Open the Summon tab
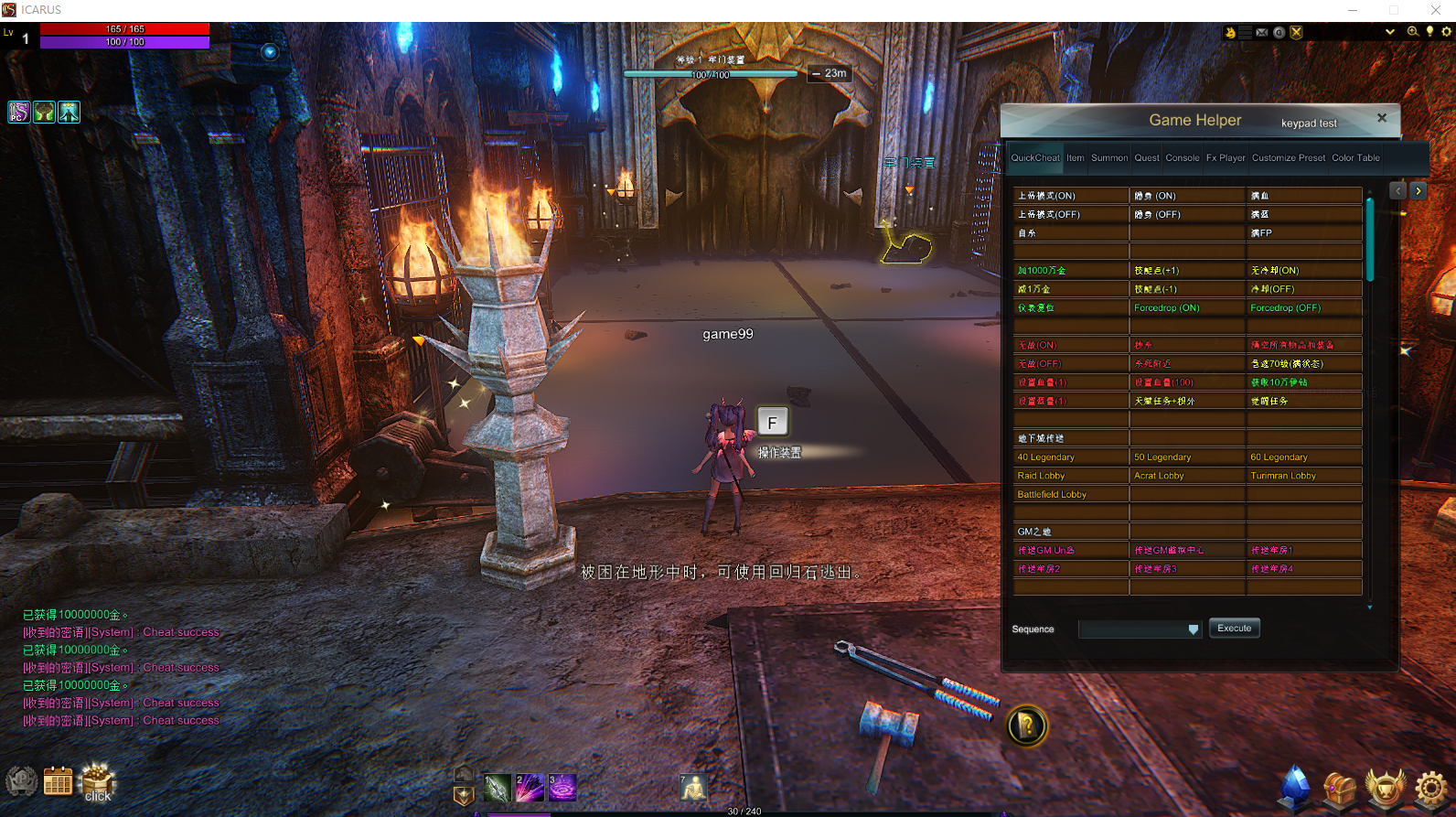Viewport: 1456px width, 817px height. (1109, 158)
